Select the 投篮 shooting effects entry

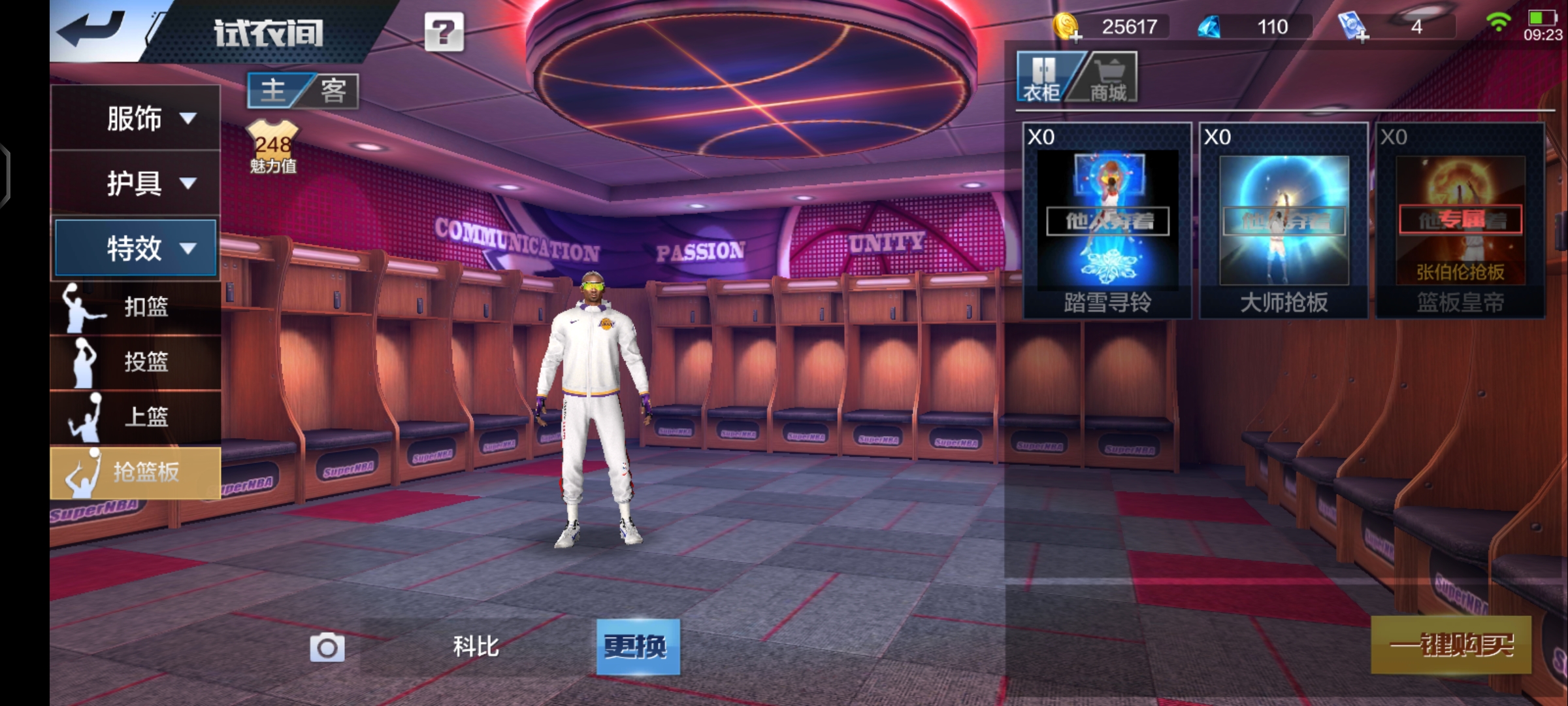(x=136, y=362)
